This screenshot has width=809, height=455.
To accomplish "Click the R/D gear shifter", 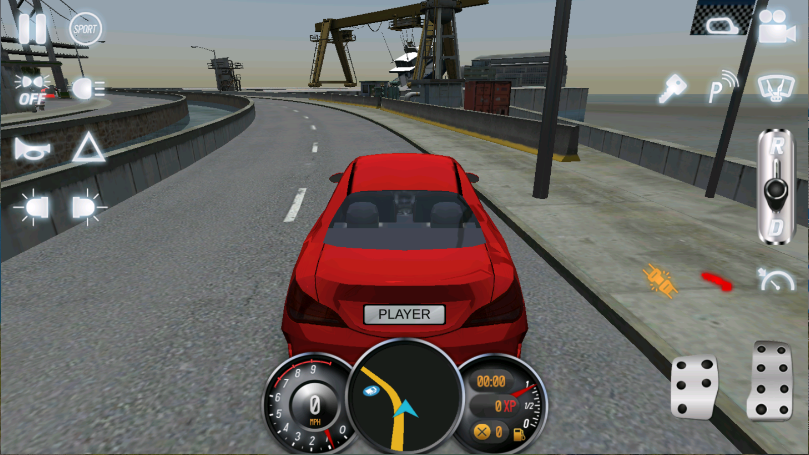I will click(773, 186).
